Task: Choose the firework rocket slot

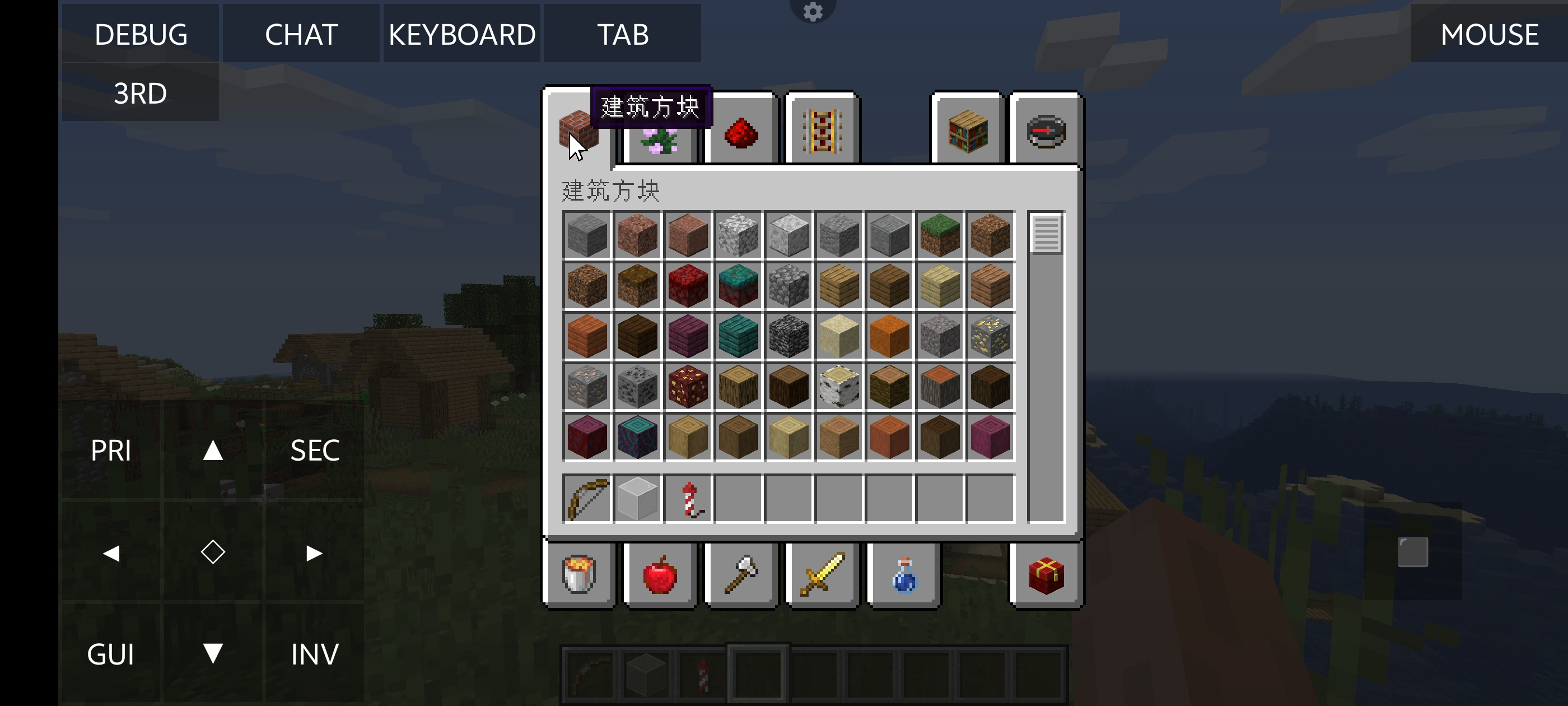Action: 688,499
